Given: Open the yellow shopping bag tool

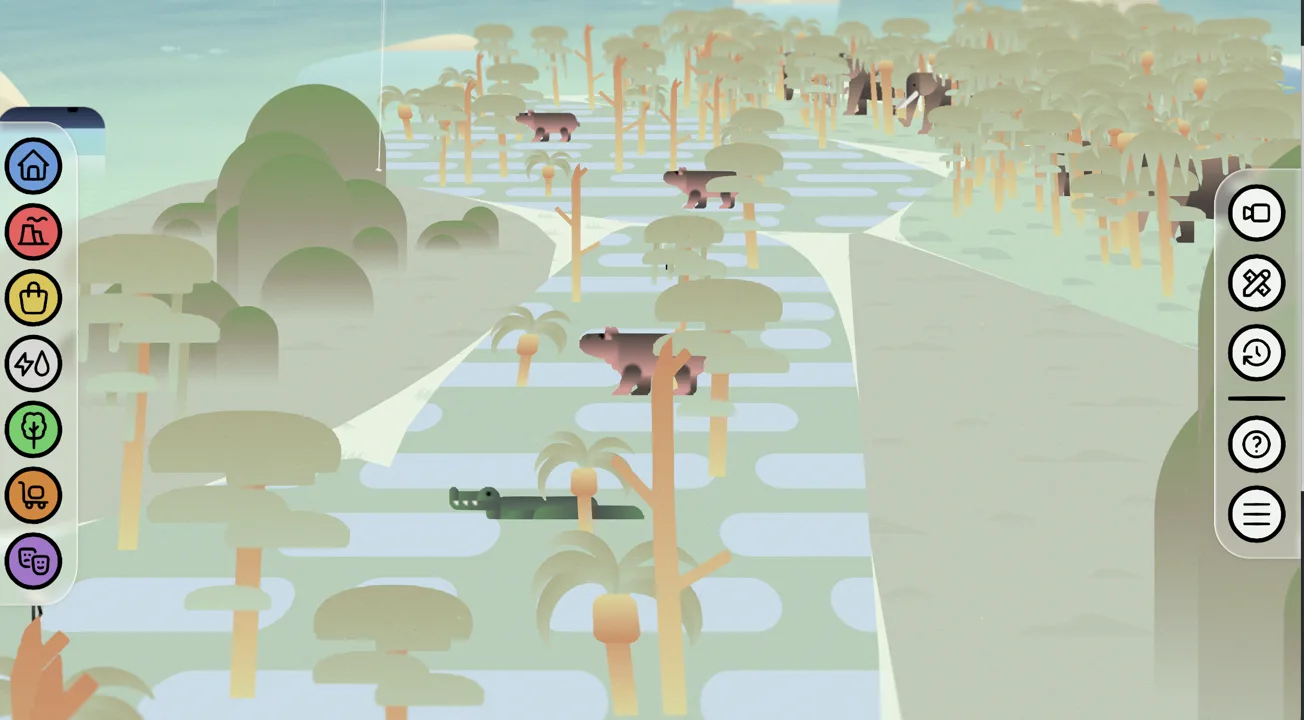Looking at the screenshot, I should click(x=34, y=297).
